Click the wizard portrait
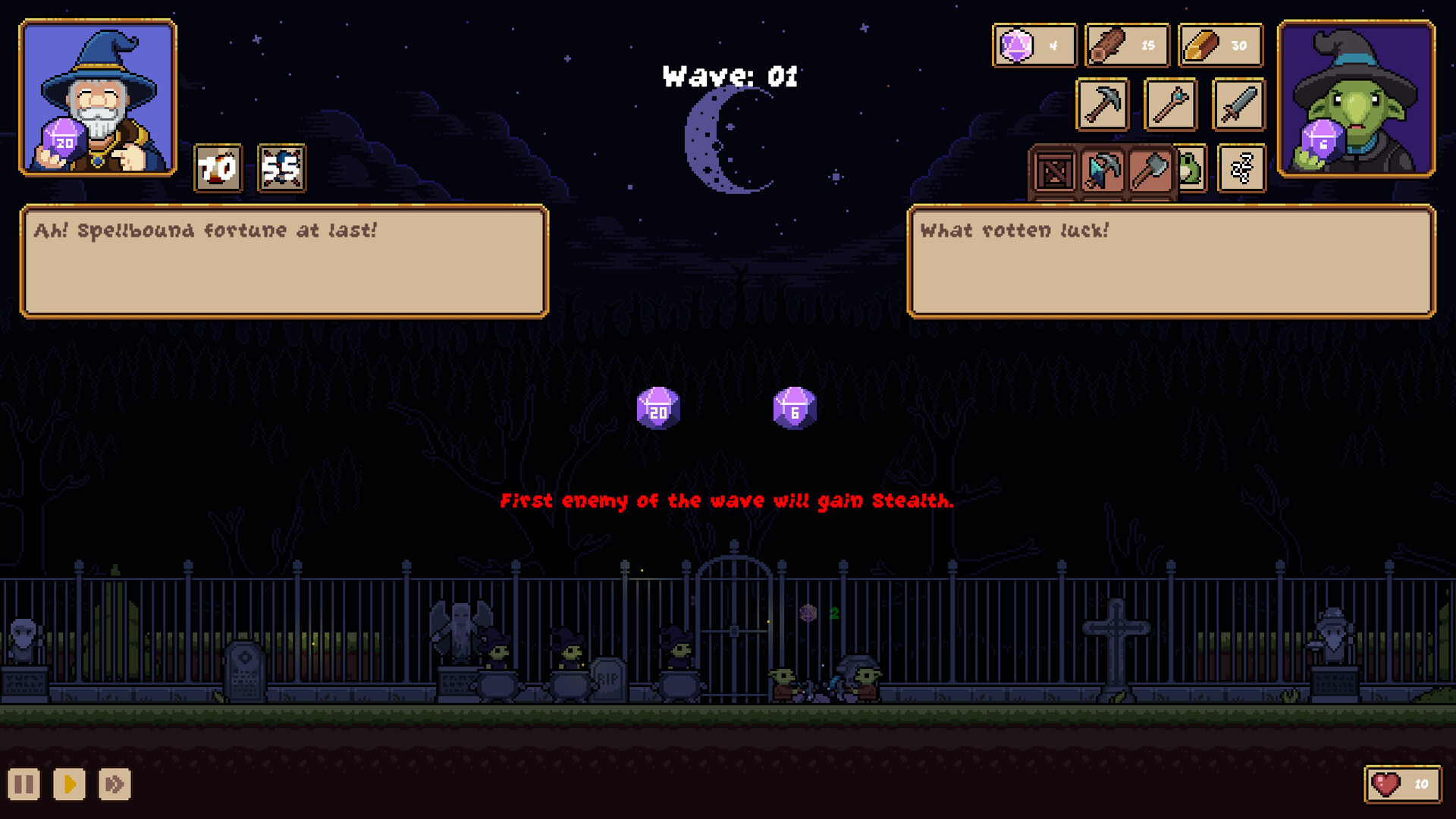The image size is (1456, 819). pyautogui.click(x=98, y=98)
